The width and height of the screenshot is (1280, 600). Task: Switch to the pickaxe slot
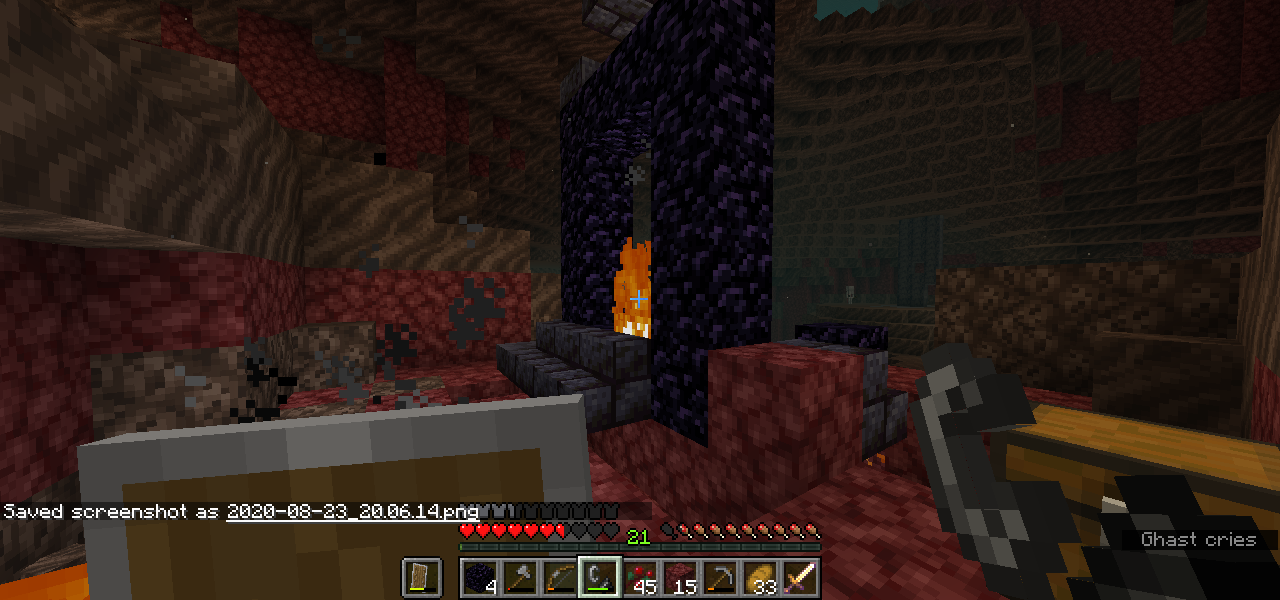(720, 578)
